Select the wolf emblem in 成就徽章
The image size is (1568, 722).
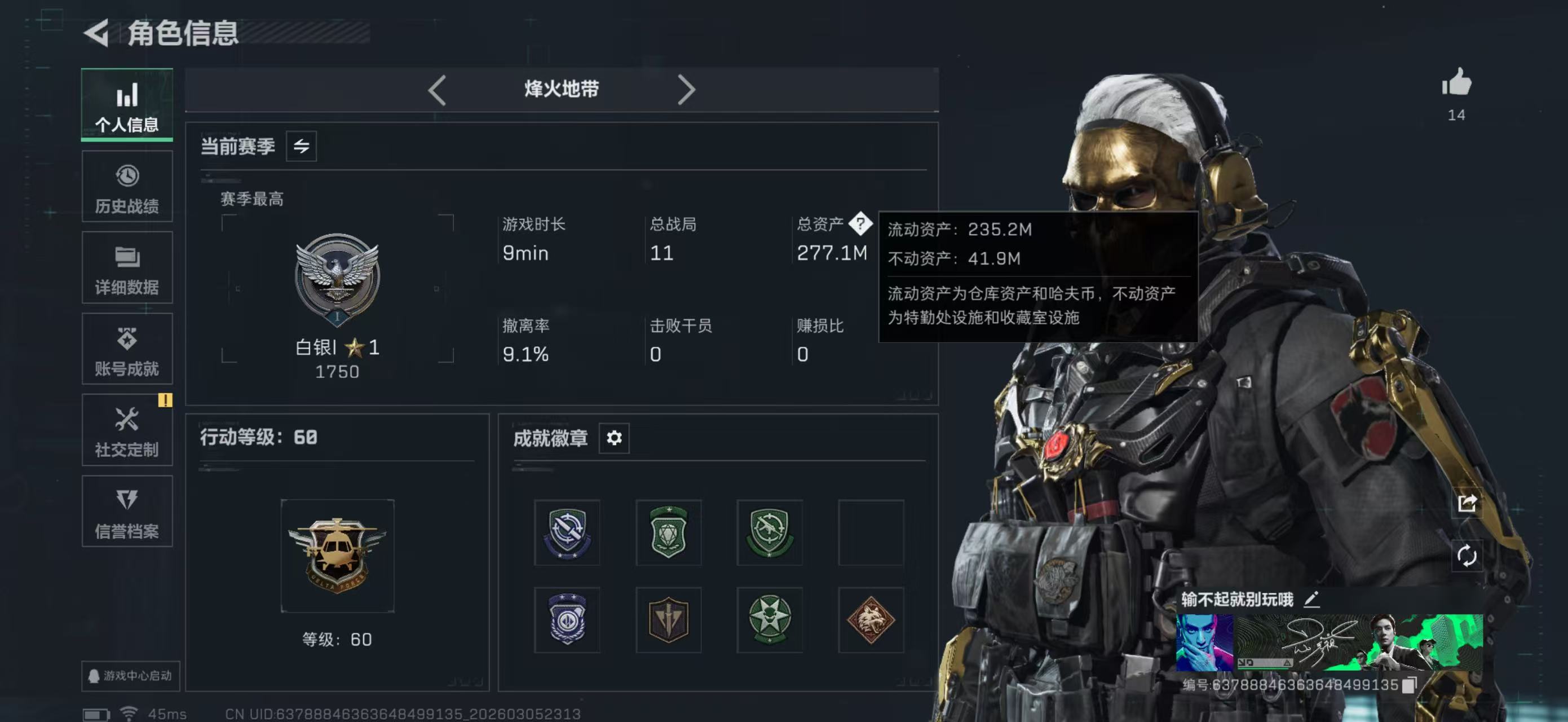872,620
